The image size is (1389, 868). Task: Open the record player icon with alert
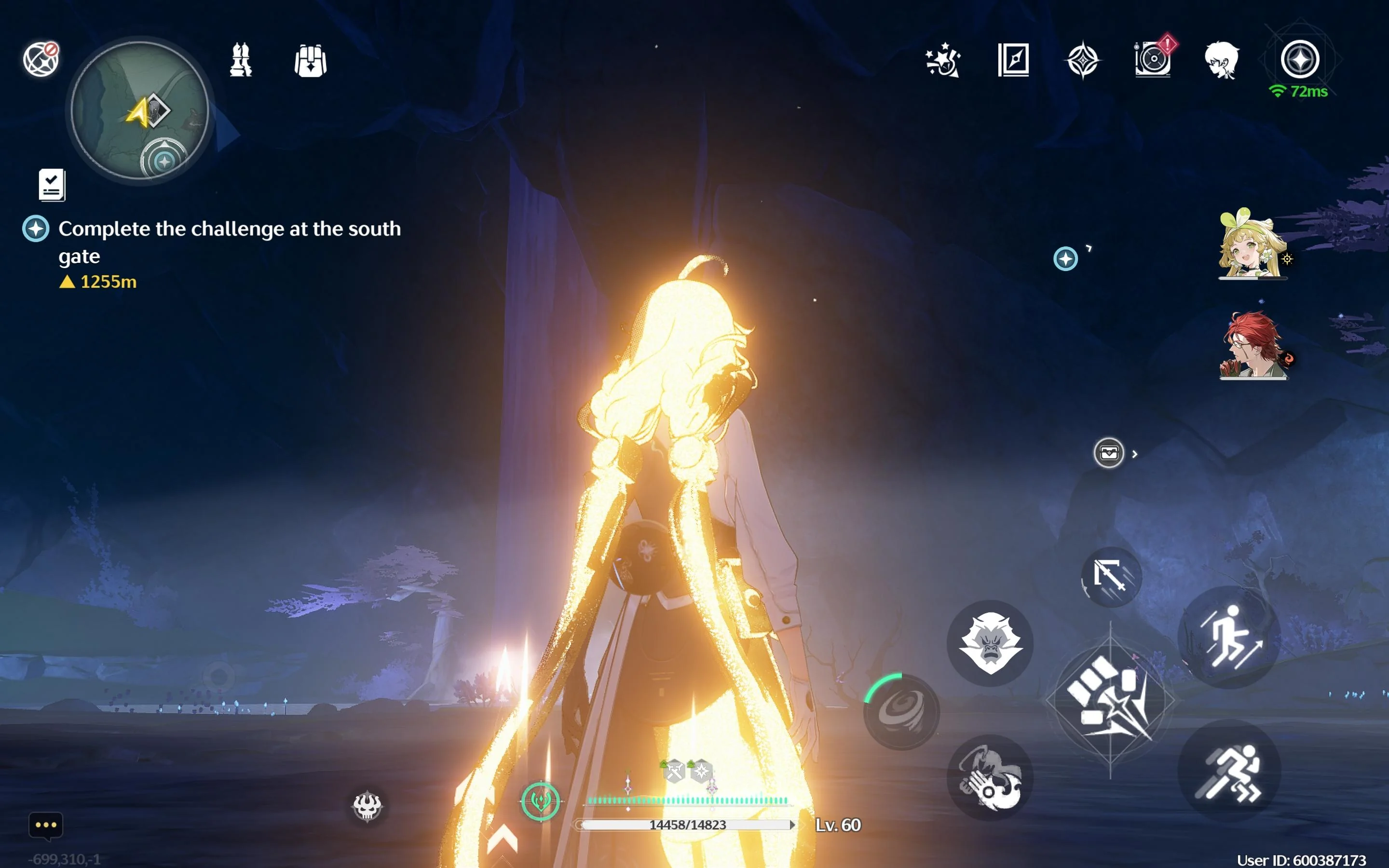[1153, 60]
